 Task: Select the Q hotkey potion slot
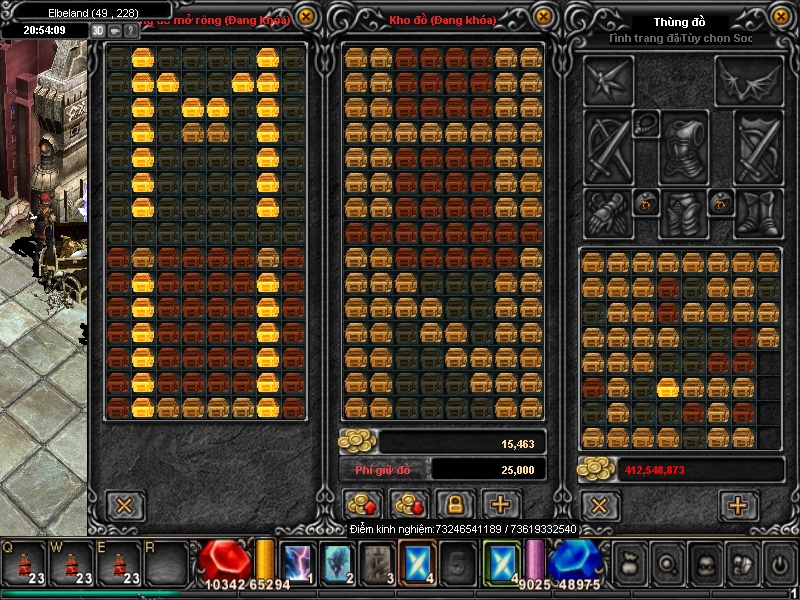point(22,563)
